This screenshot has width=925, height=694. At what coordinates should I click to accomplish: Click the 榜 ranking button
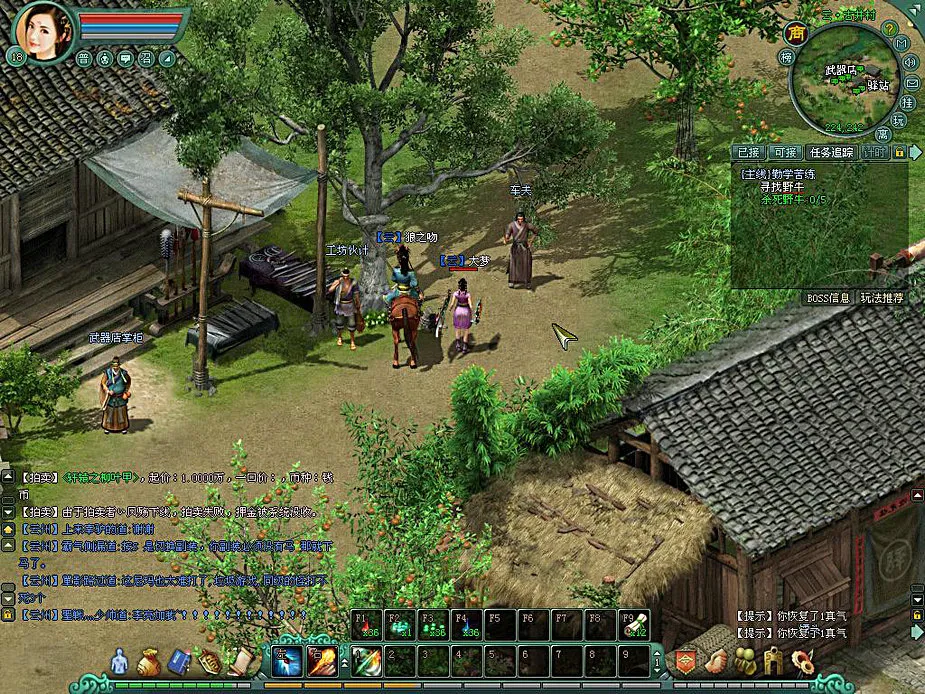tap(786, 57)
